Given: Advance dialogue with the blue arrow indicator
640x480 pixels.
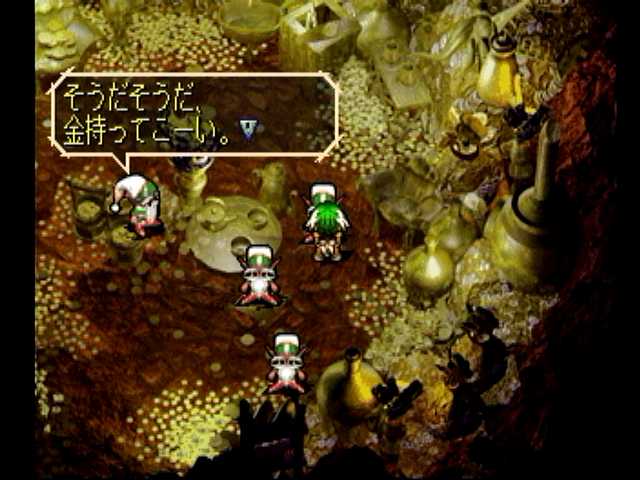Looking at the screenshot, I should pyautogui.click(x=248, y=128).
